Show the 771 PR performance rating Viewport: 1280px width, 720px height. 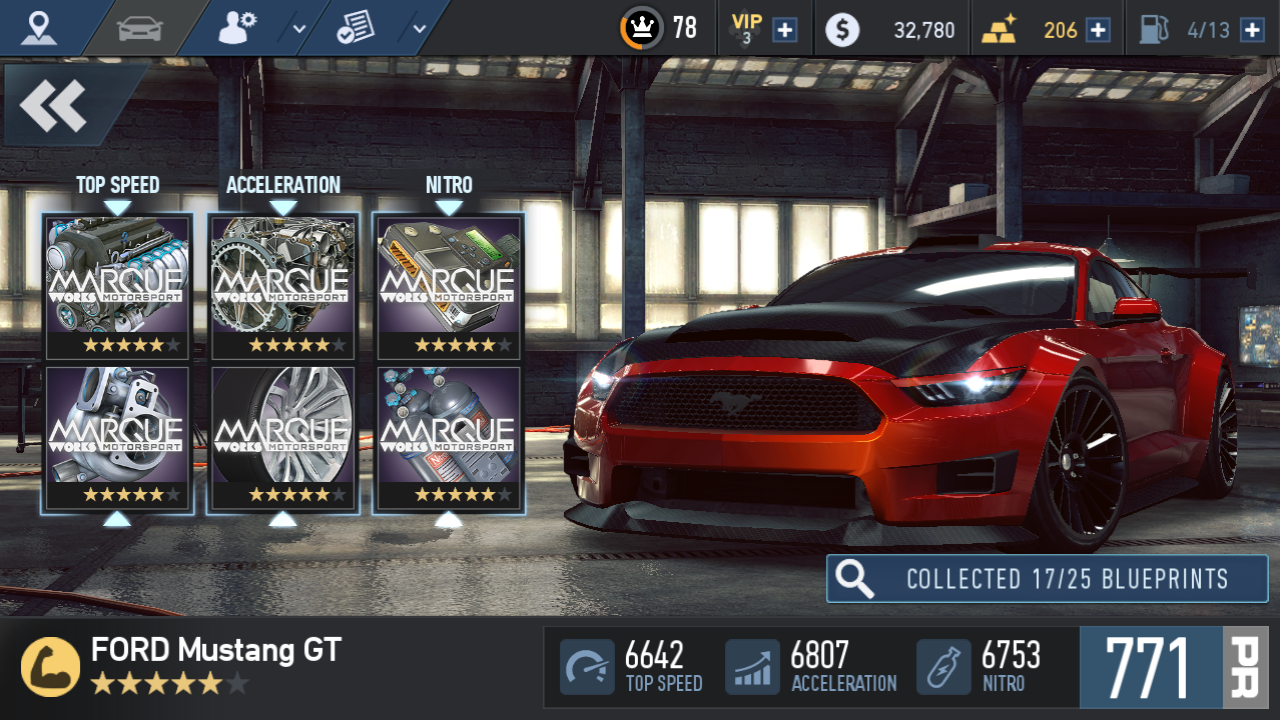coord(1172,667)
